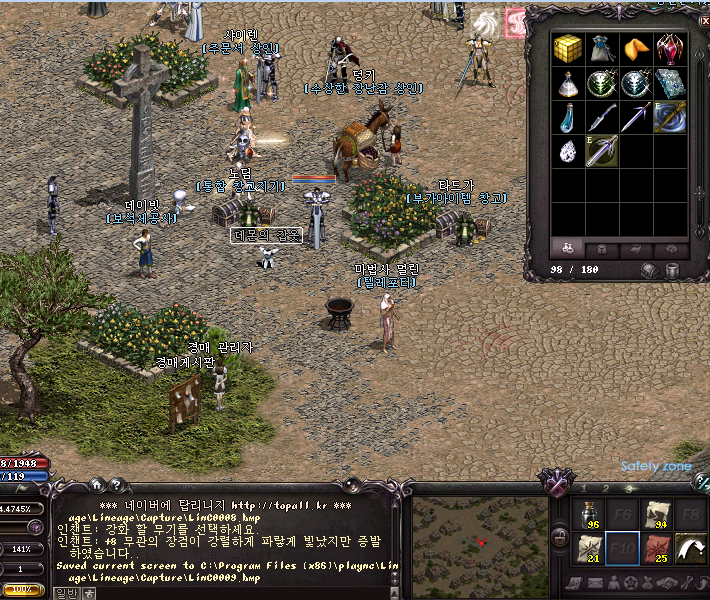Activate the white arrow hotkey slot

point(689,549)
